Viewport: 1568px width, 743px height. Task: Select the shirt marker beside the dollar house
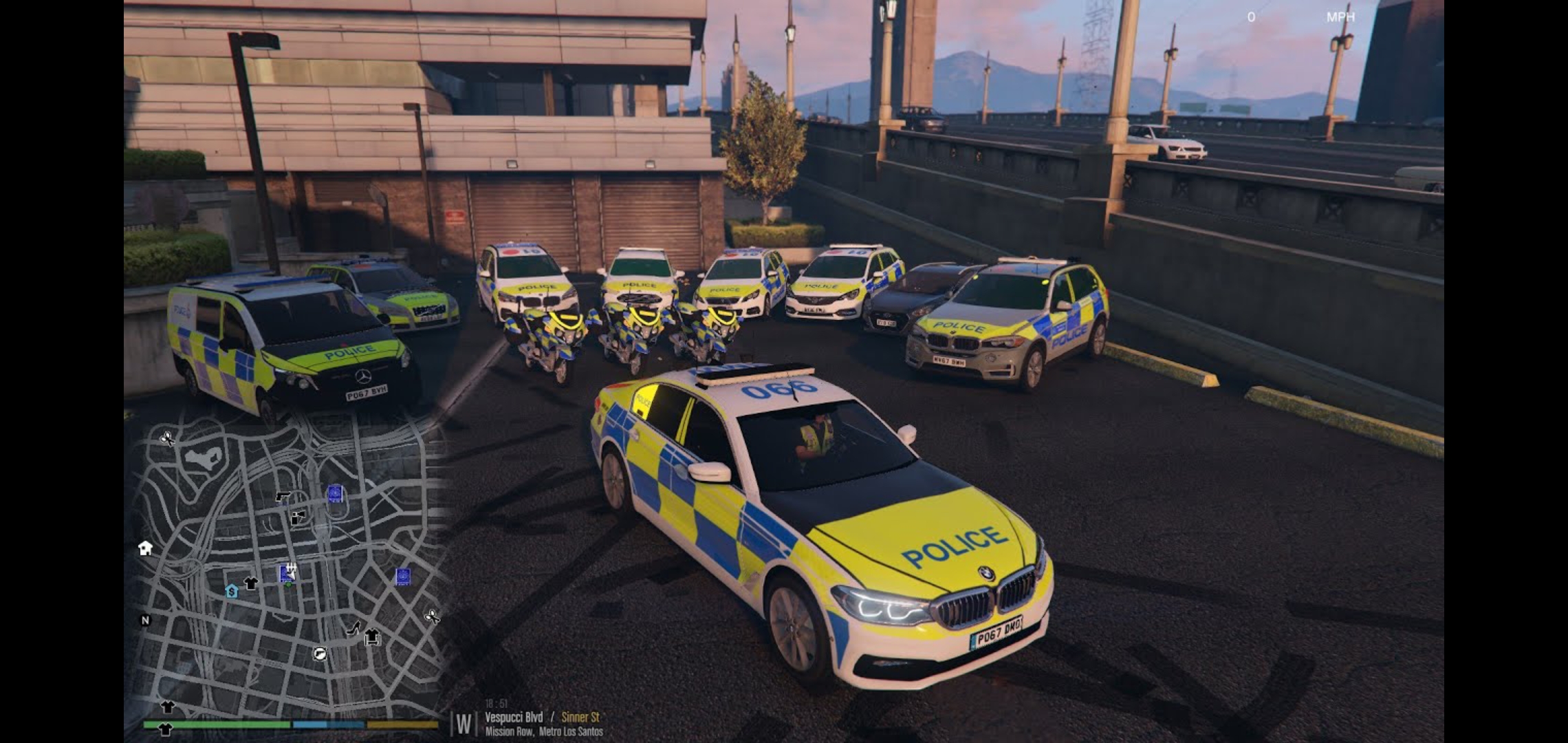(251, 583)
